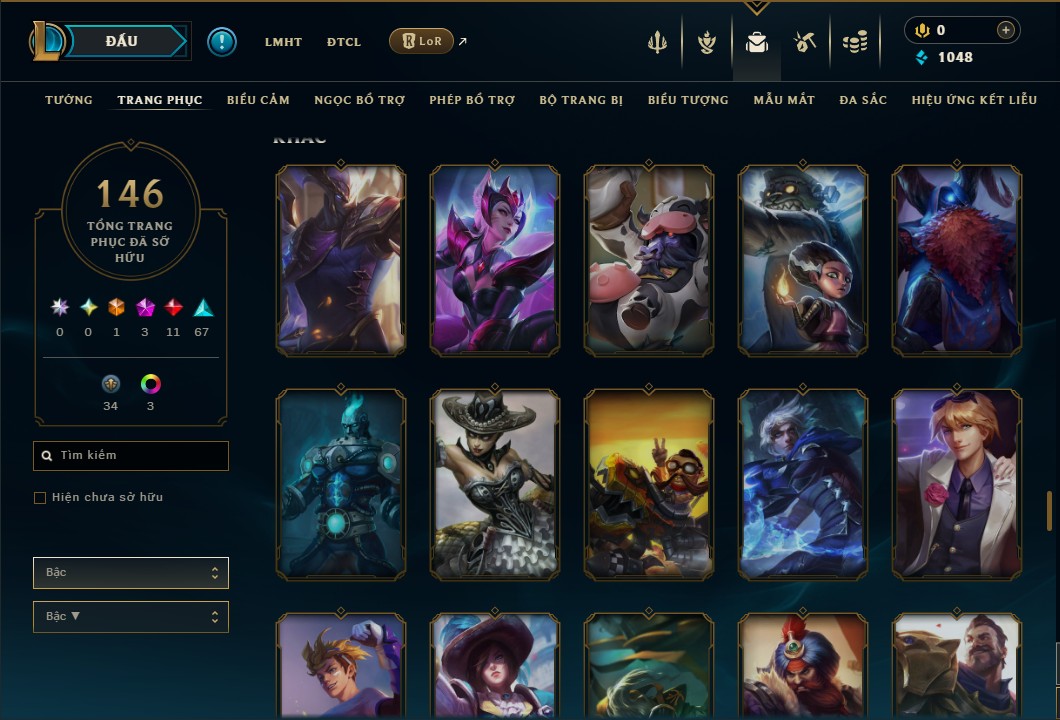Toggle the Hiện chưa sở hữu checkbox
The image size is (1060, 720).
40,498
